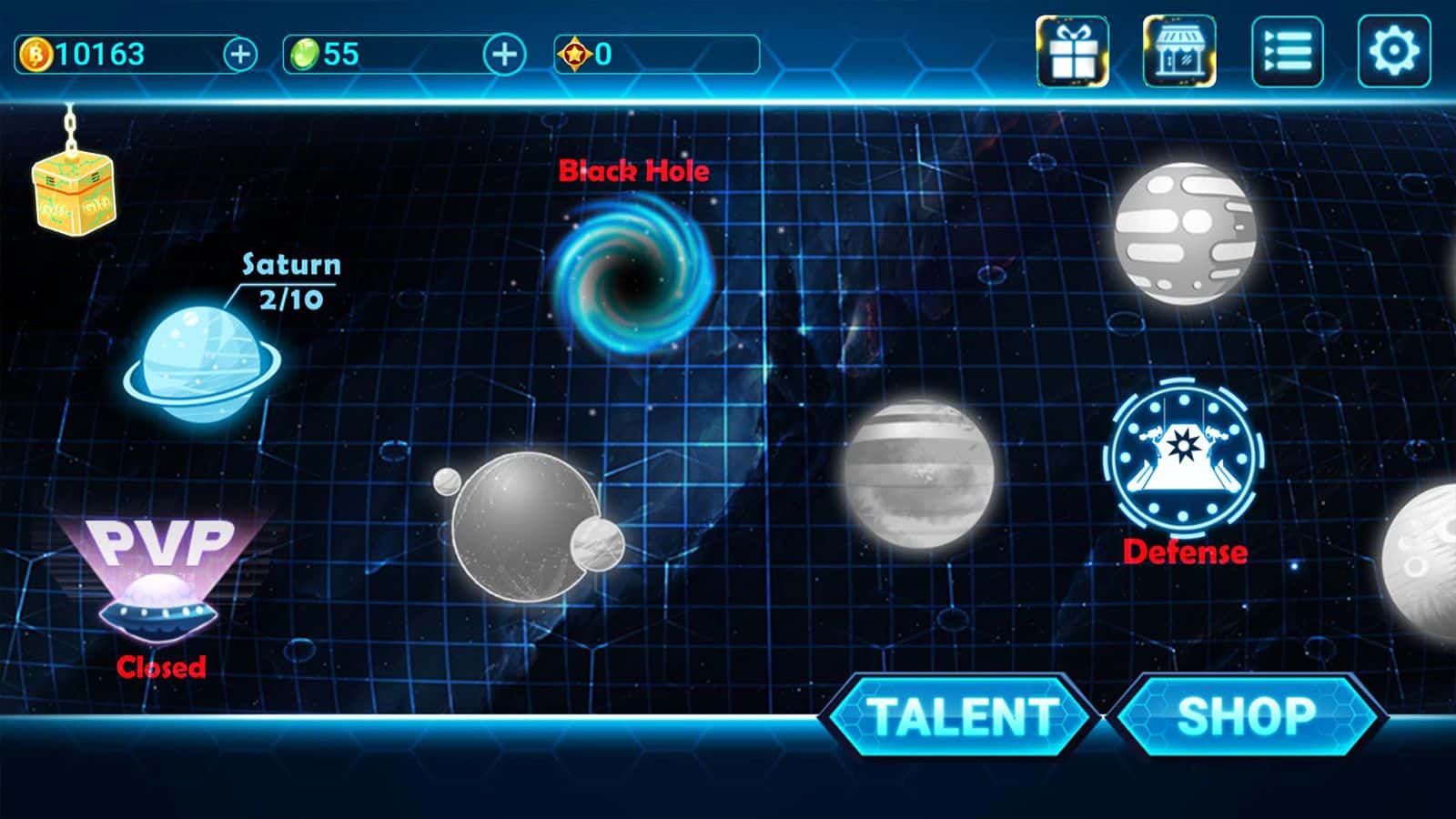This screenshot has height=819, width=1456.
Task: Select the locked grey striped planet
Action: 917,473
